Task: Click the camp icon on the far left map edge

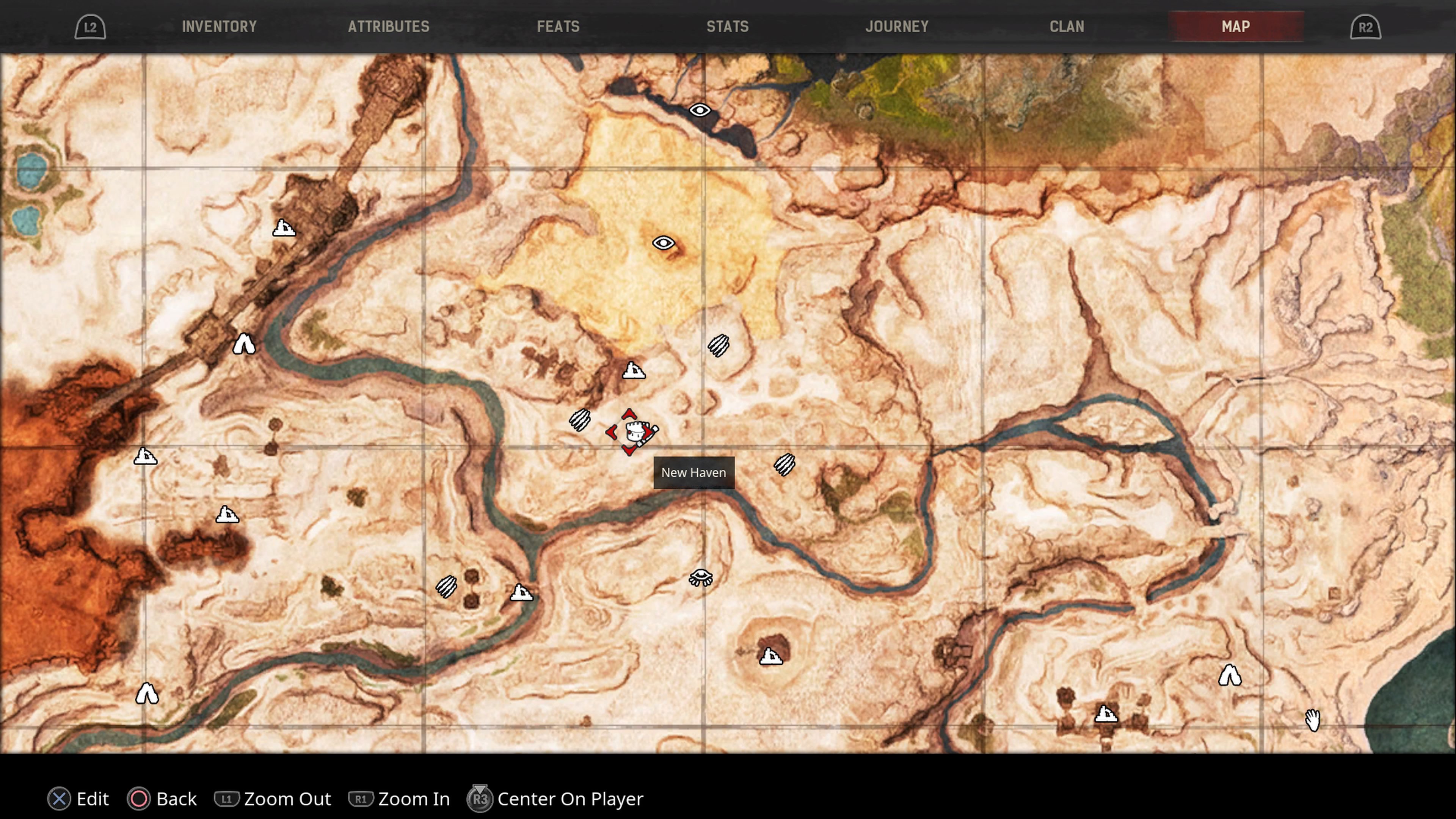Action: coord(145,455)
